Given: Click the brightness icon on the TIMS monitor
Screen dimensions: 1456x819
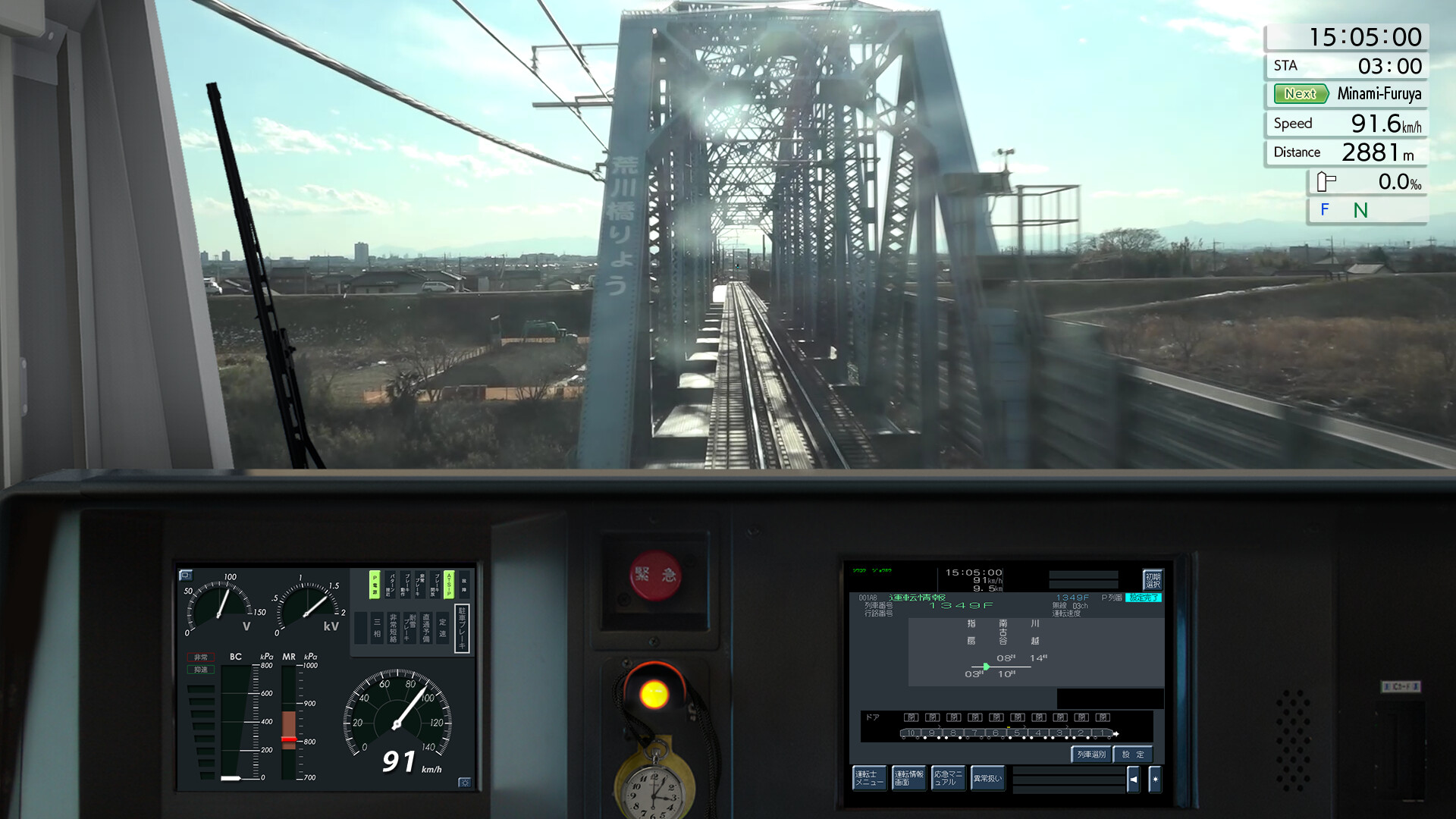Looking at the screenshot, I should (1154, 779).
